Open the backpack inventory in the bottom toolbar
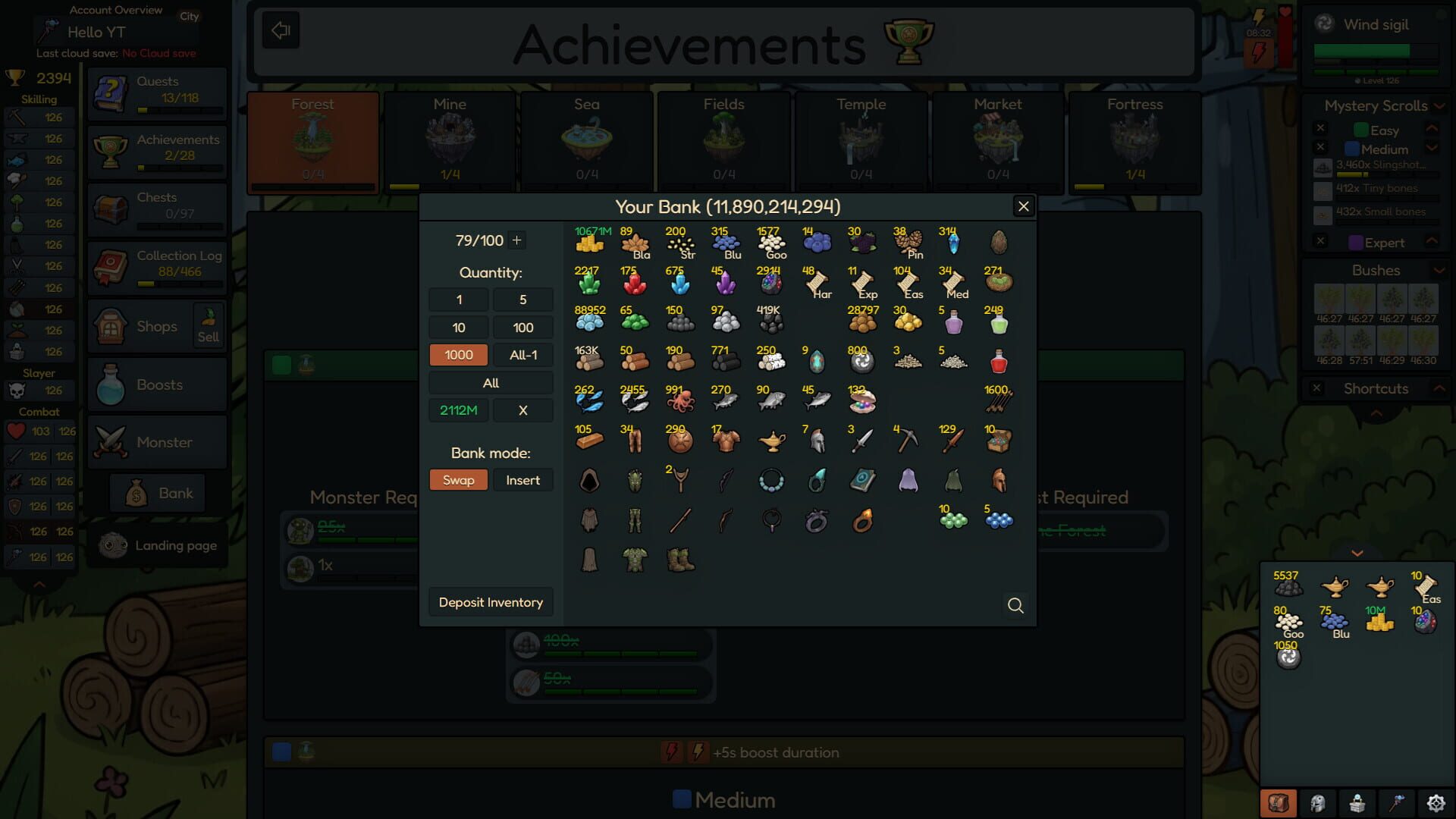The image size is (1456, 819). click(1278, 802)
